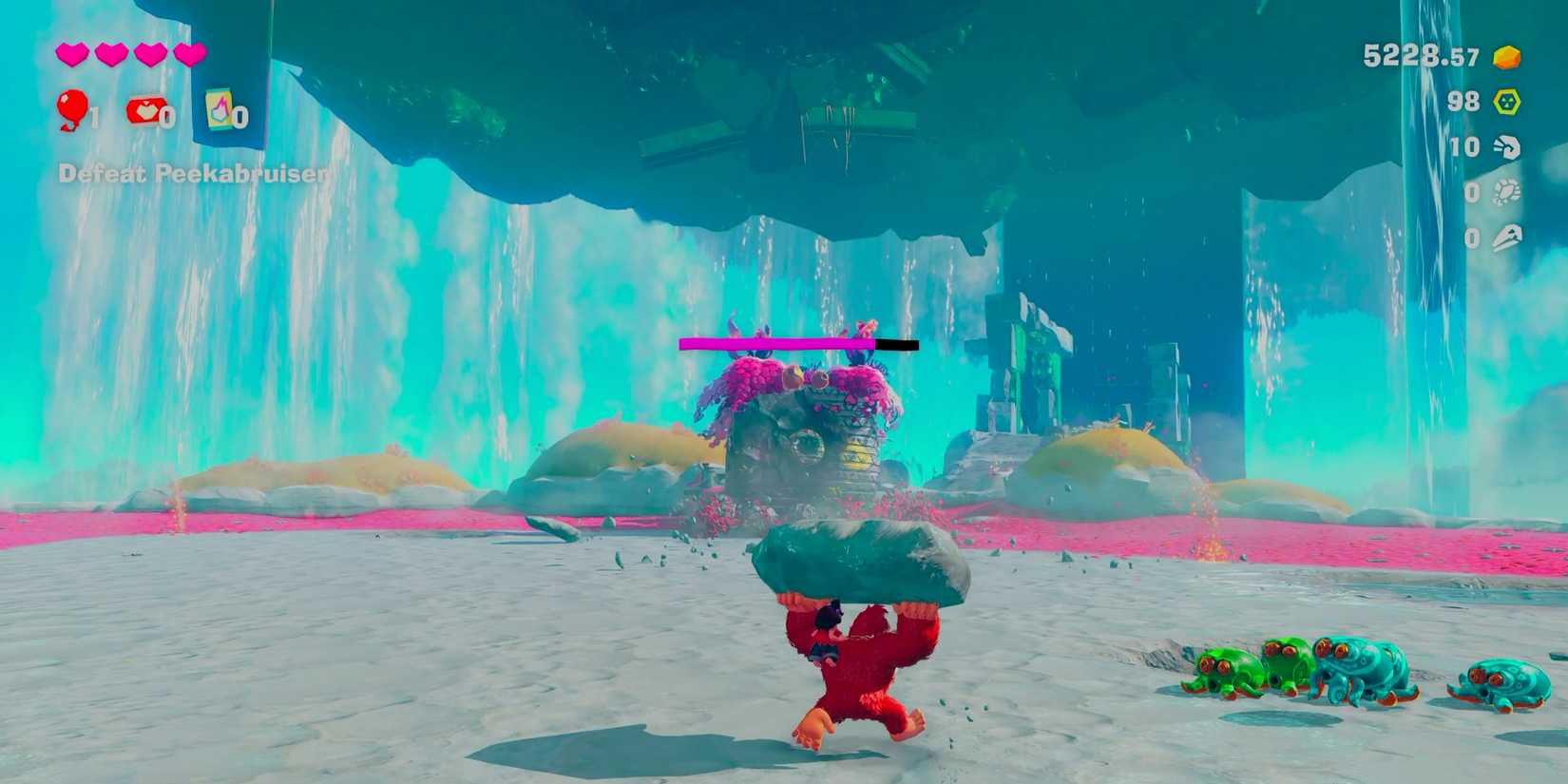Select the 5228.57 currency amount

[x=1416, y=57]
